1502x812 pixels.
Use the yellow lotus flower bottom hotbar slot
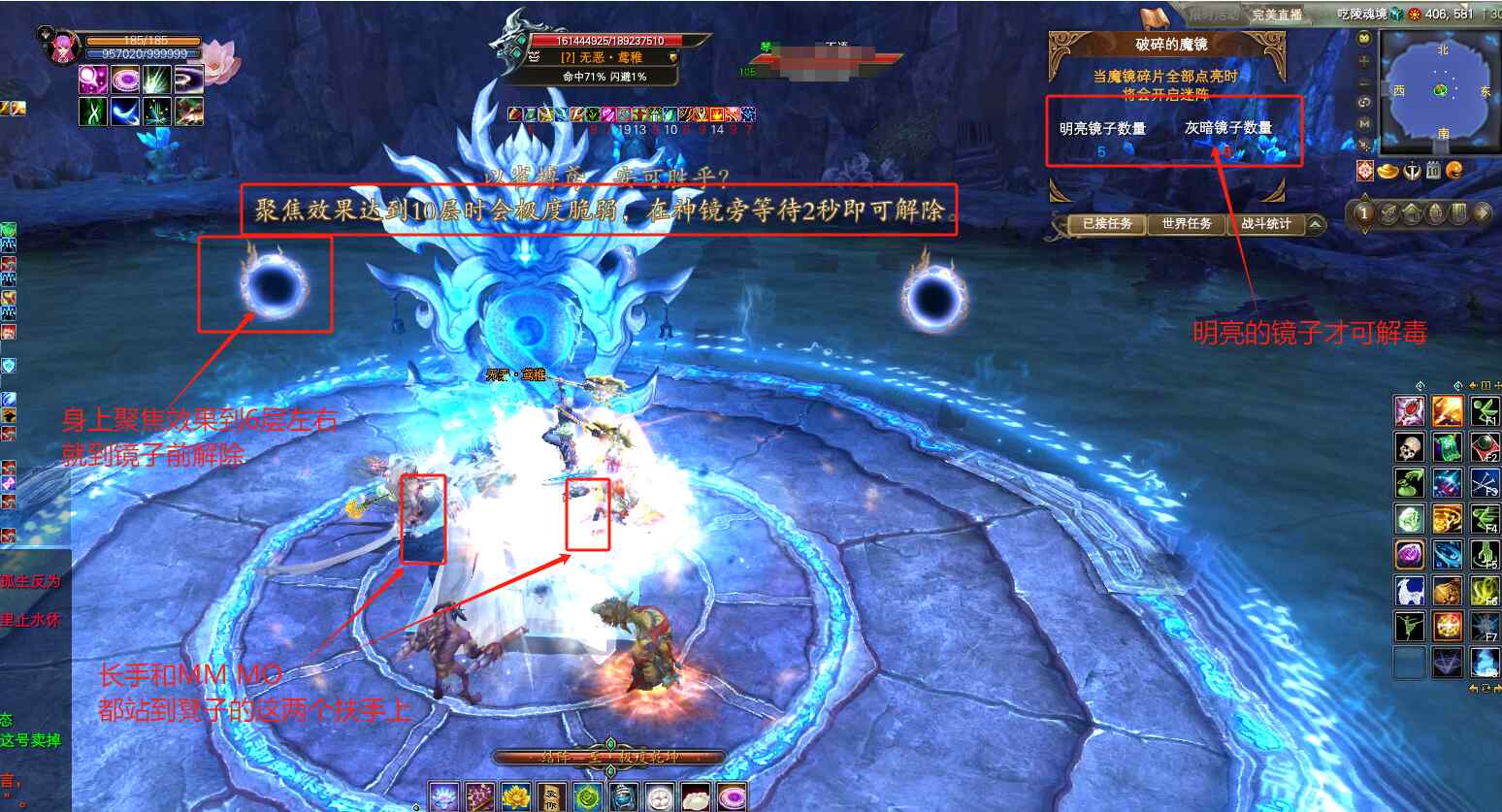(x=516, y=797)
